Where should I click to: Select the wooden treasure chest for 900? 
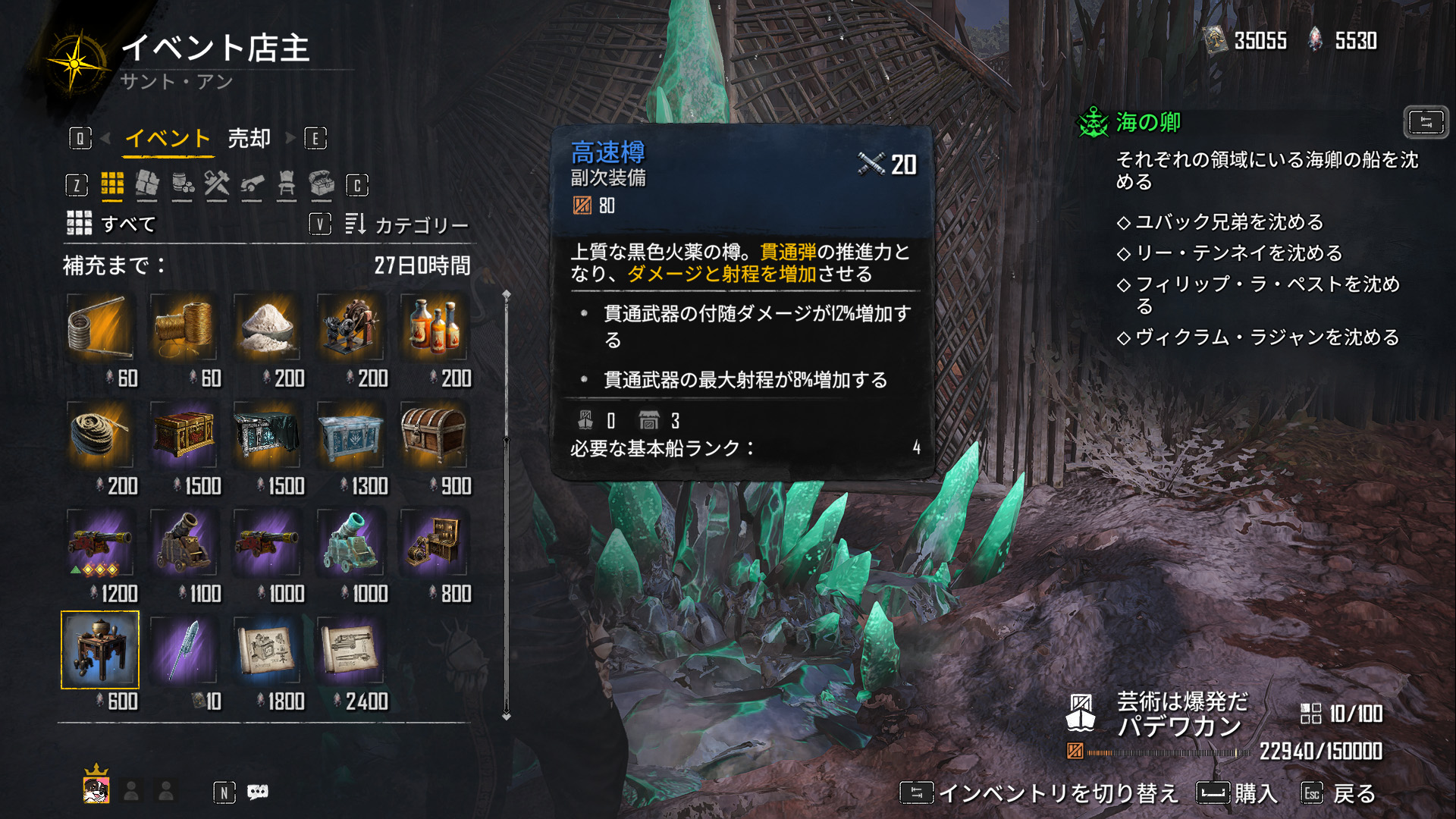(433, 435)
